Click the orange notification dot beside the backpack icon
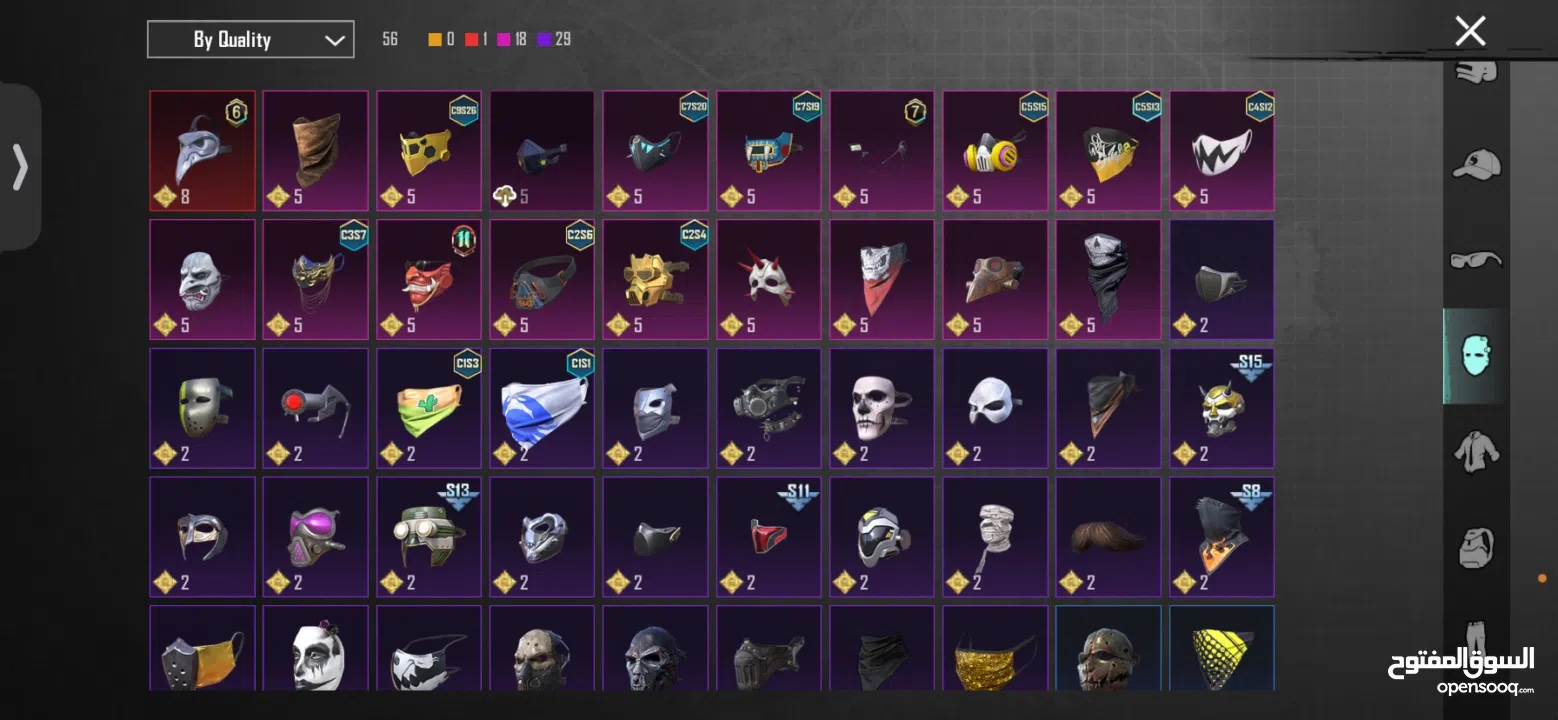 click(x=1541, y=577)
